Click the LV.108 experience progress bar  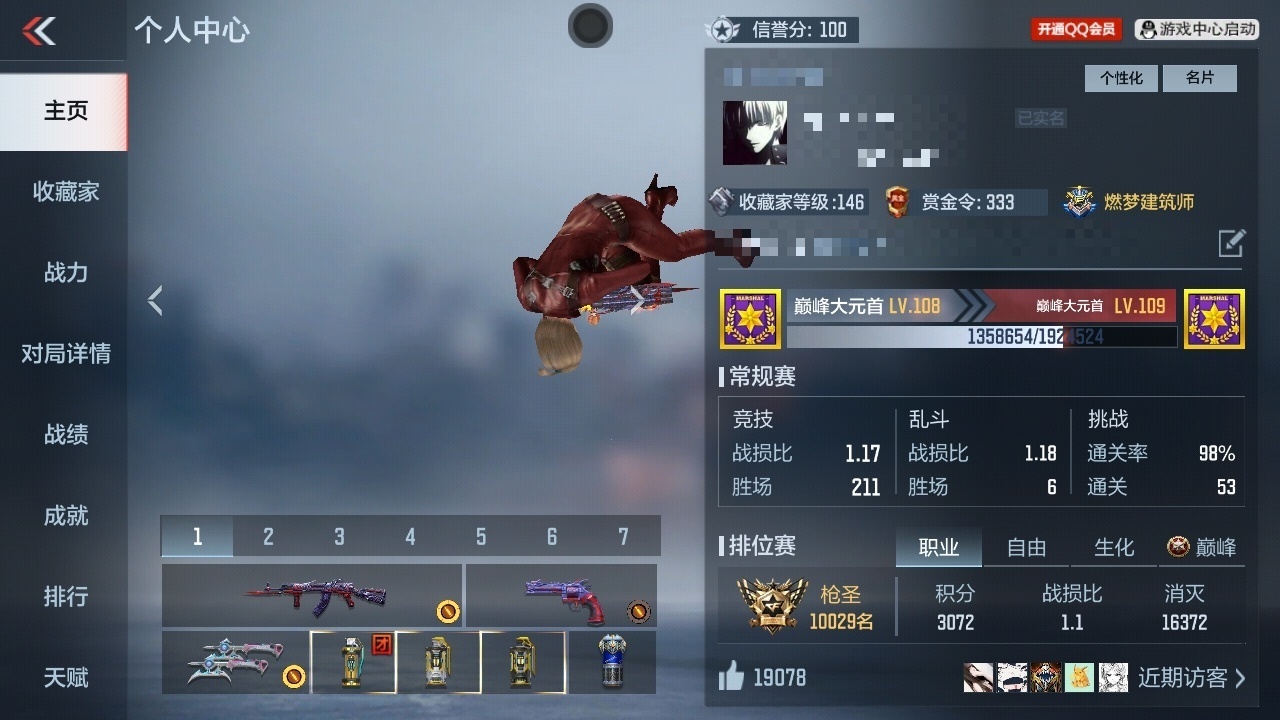coord(983,338)
